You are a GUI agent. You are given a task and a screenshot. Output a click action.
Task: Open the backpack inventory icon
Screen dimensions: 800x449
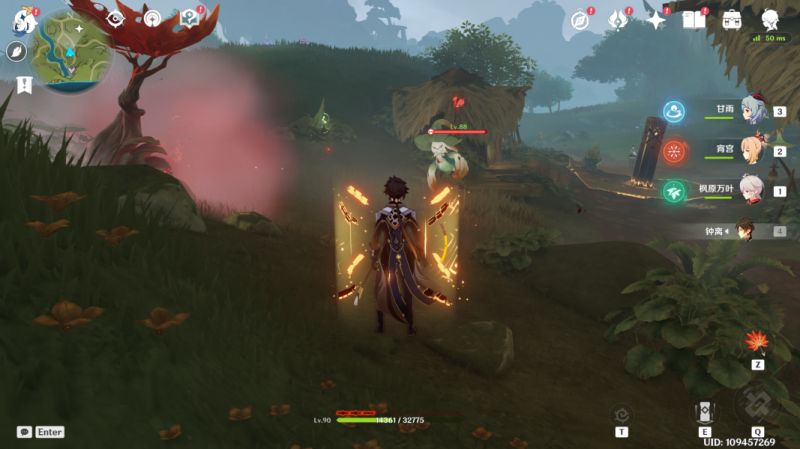732,20
